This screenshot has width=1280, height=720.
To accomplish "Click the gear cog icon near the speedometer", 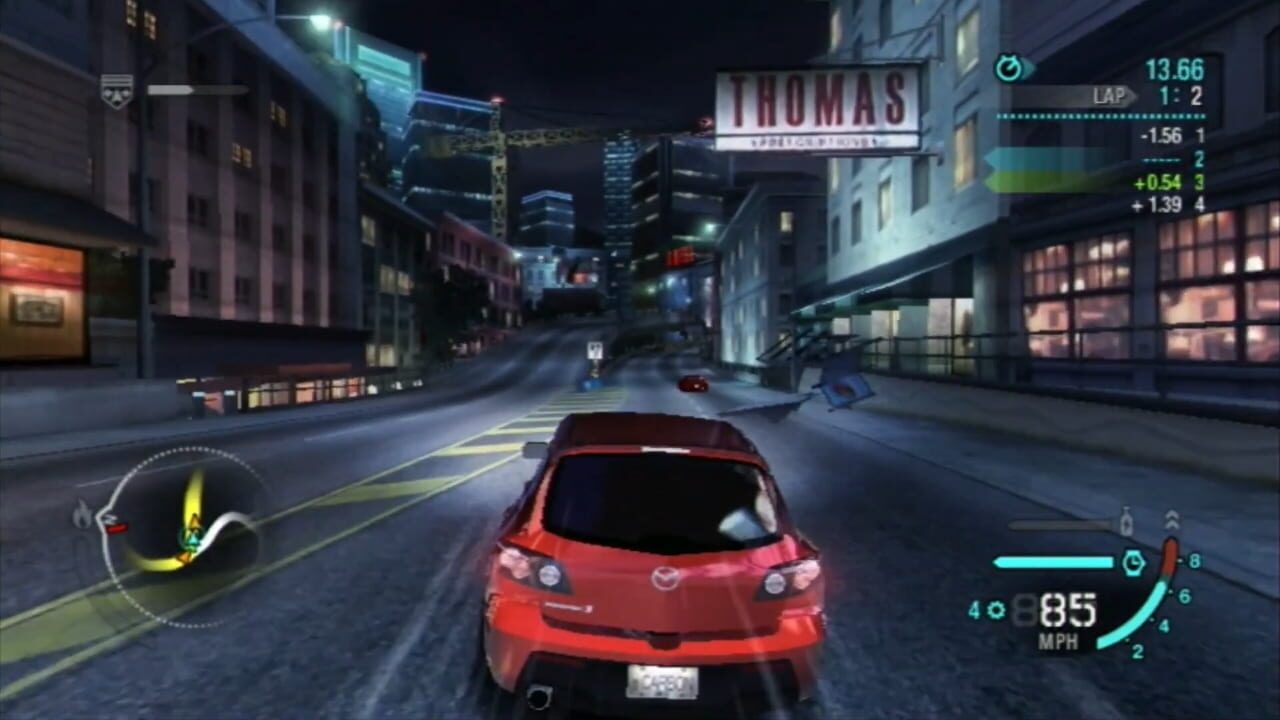I will point(997,608).
